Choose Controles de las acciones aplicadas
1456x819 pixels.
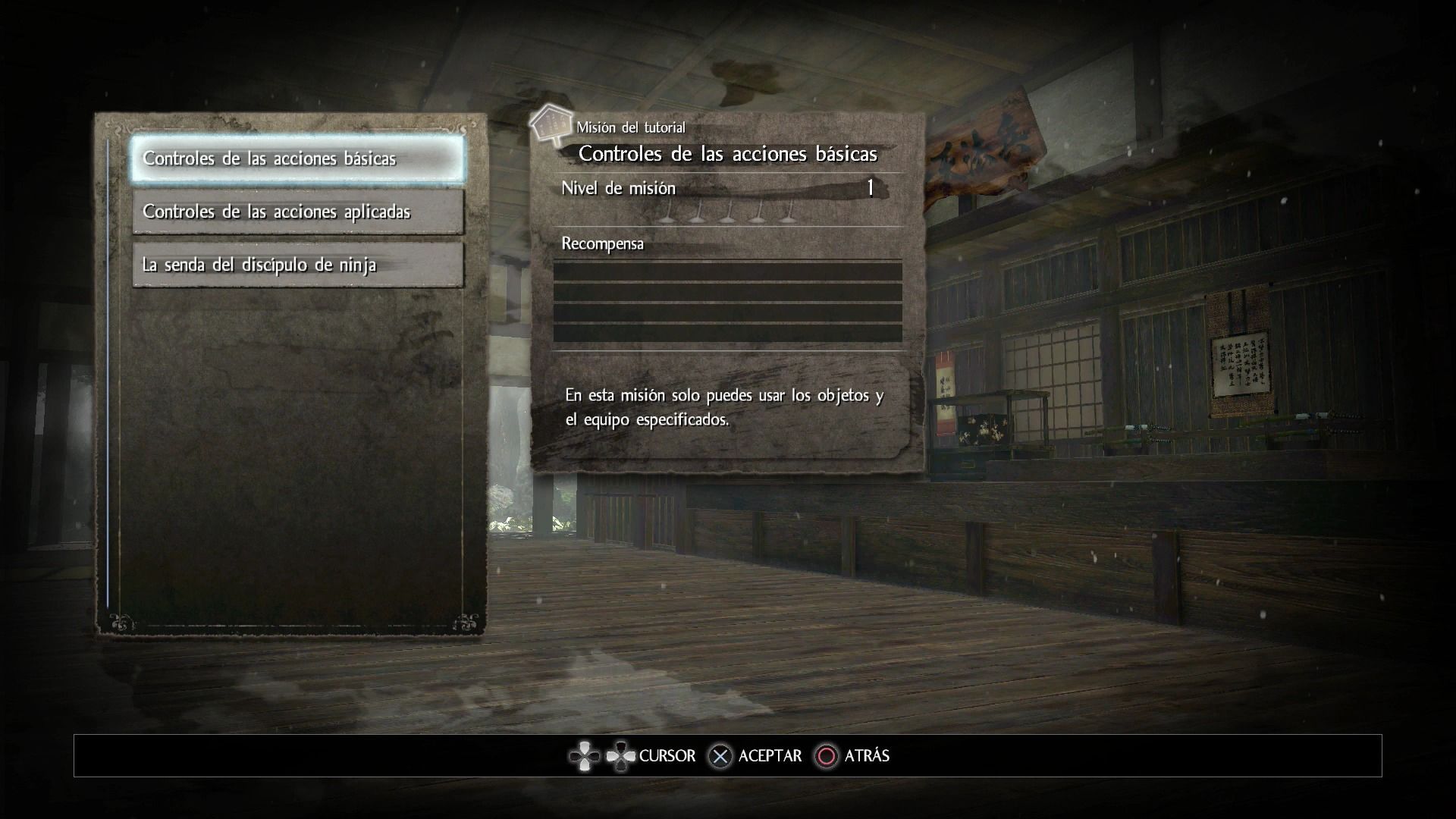point(297,212)
